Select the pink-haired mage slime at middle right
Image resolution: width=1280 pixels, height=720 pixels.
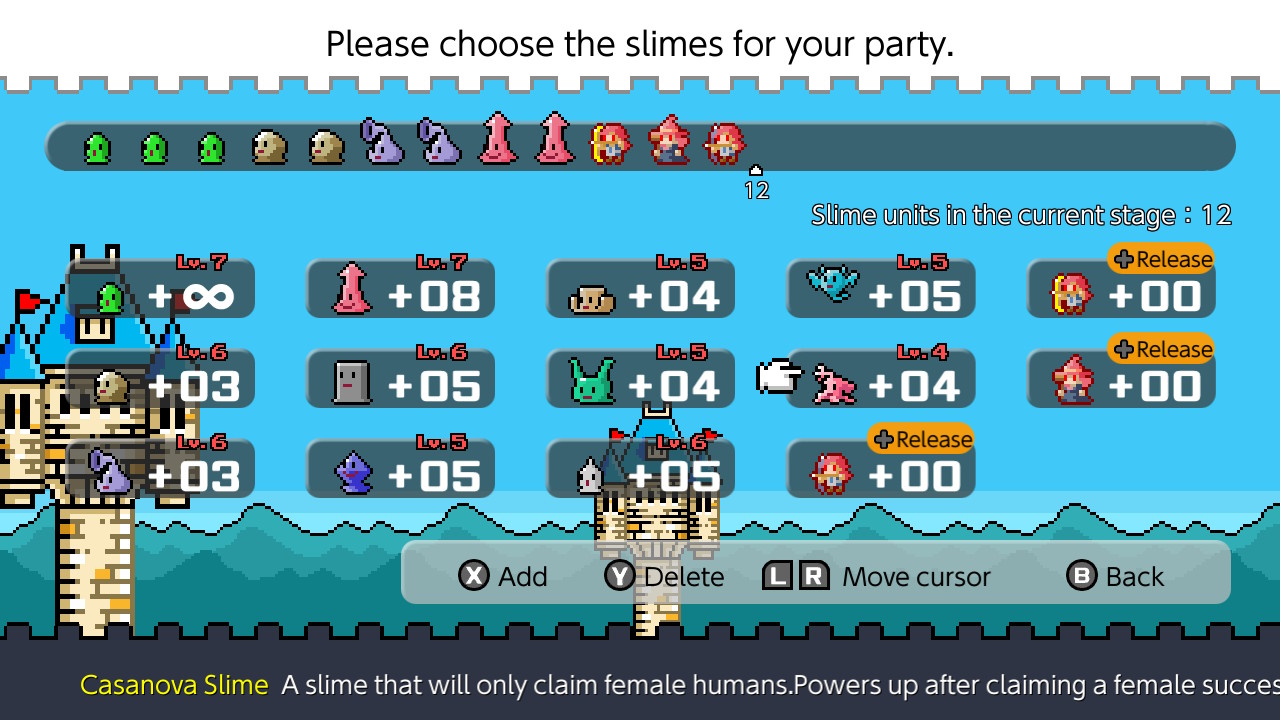[1120, 380]
